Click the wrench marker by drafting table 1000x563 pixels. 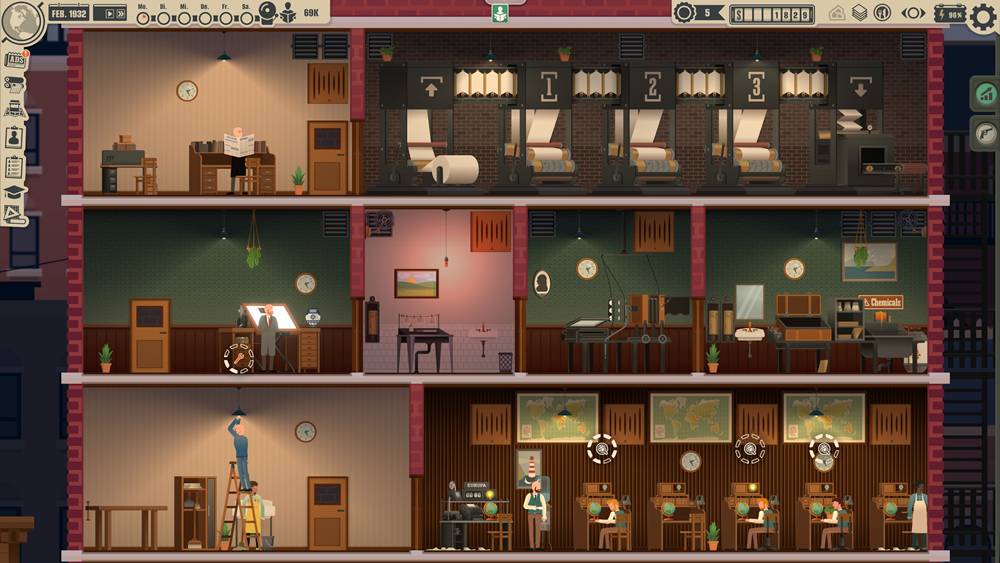click(239, 357)
